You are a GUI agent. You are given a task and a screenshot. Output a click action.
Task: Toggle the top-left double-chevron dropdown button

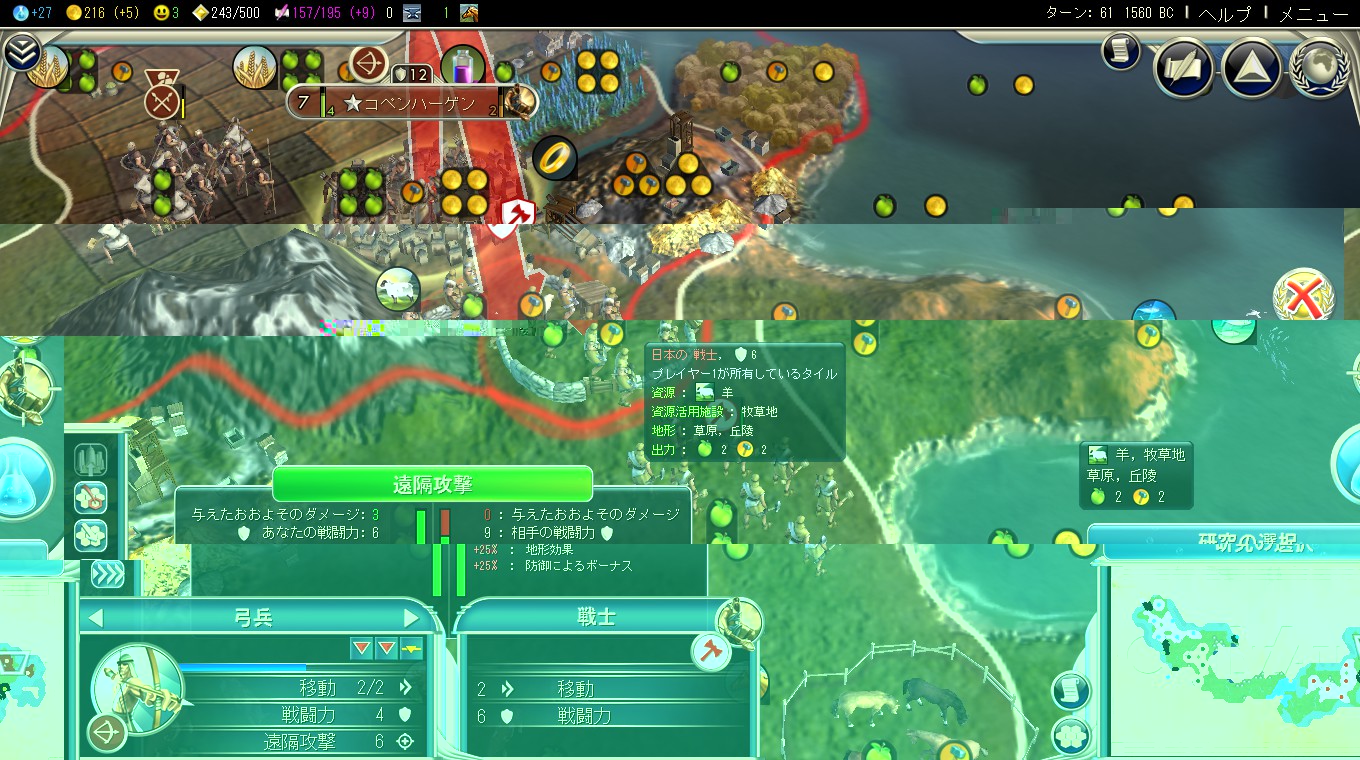click(x=21, y=52)
